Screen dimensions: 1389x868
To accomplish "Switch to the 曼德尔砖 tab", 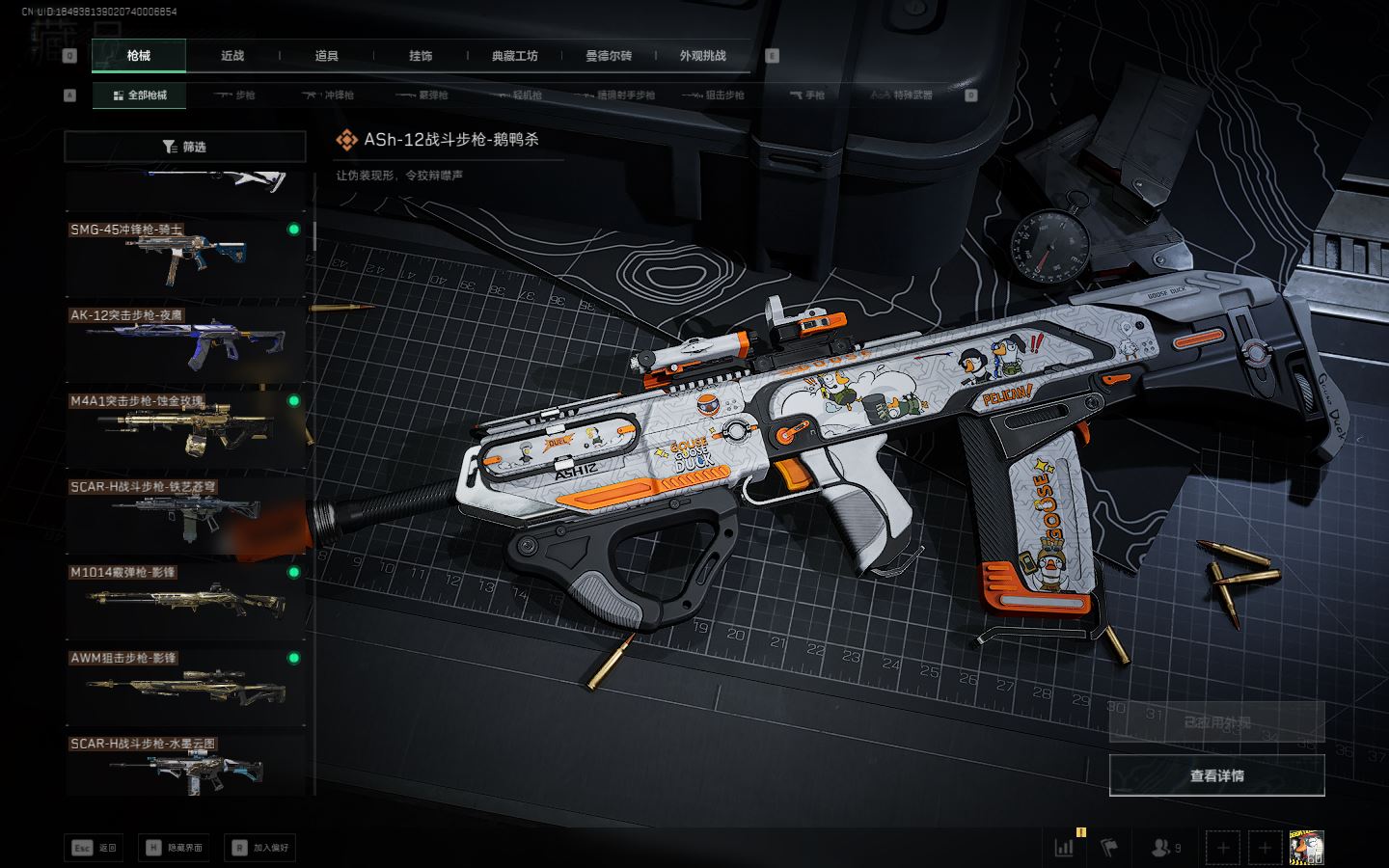I will coord(609,56).
